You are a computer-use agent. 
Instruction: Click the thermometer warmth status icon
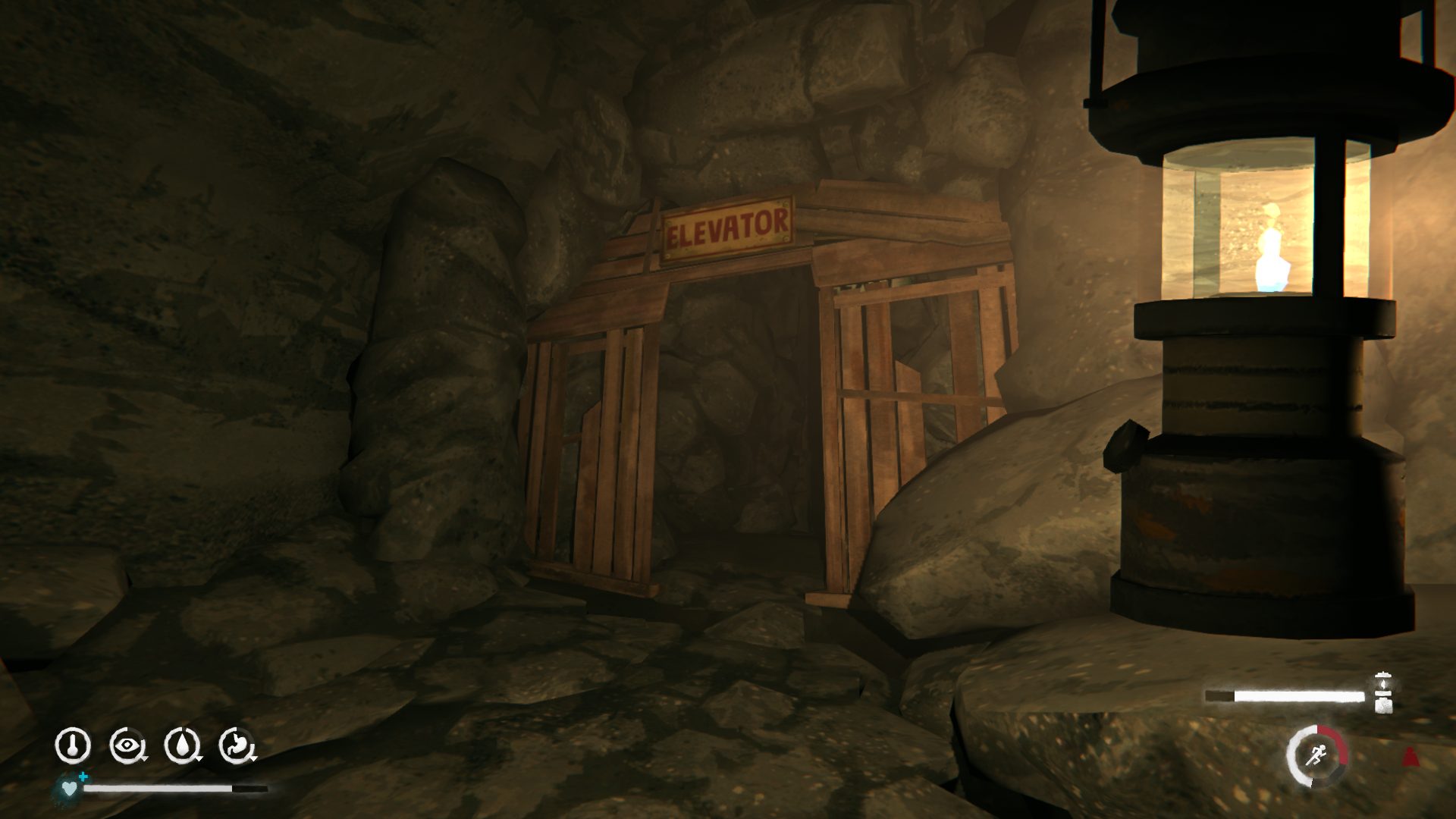coord(73,745)
